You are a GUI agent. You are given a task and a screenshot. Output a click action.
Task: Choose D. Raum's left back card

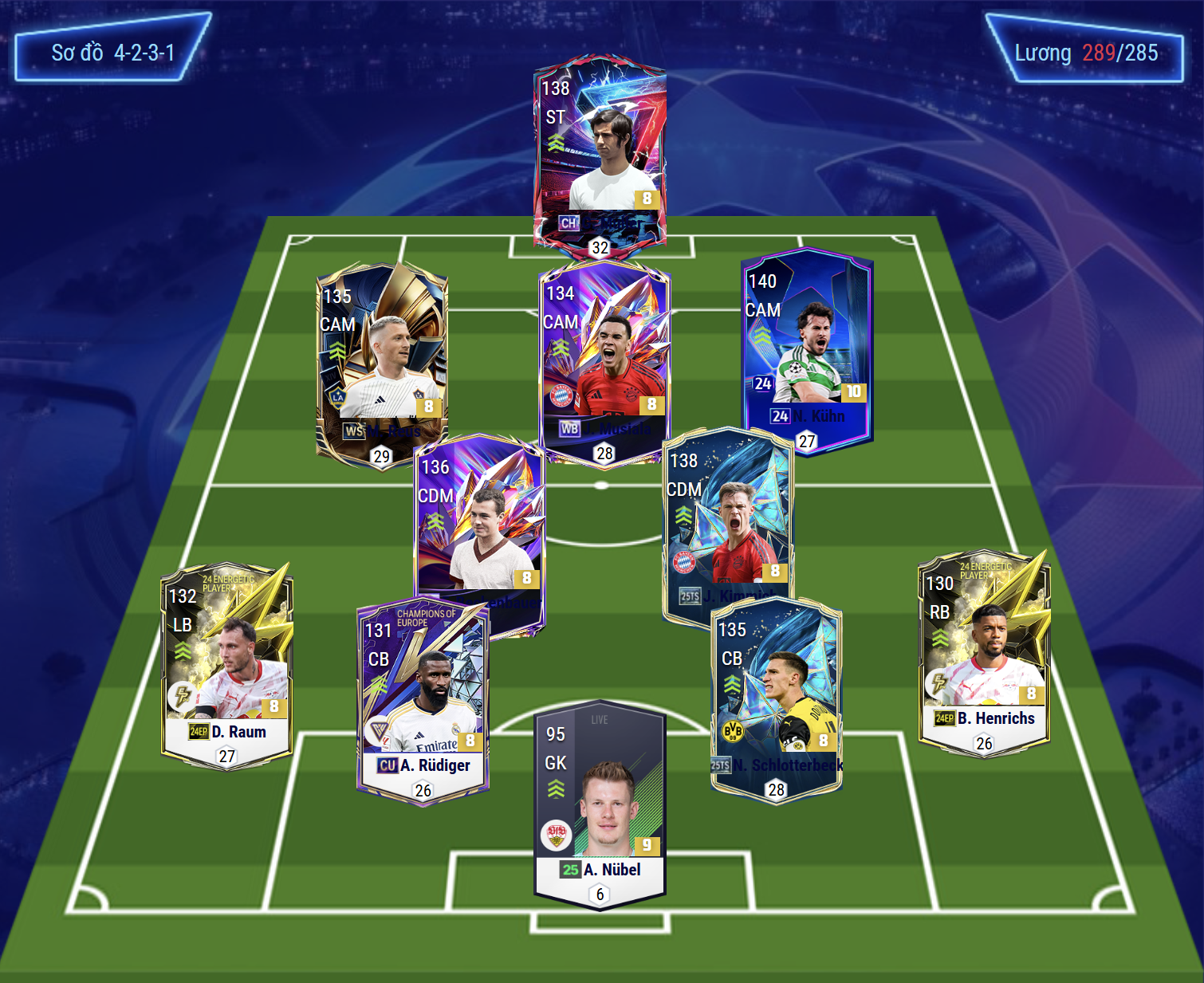point(227,664)
